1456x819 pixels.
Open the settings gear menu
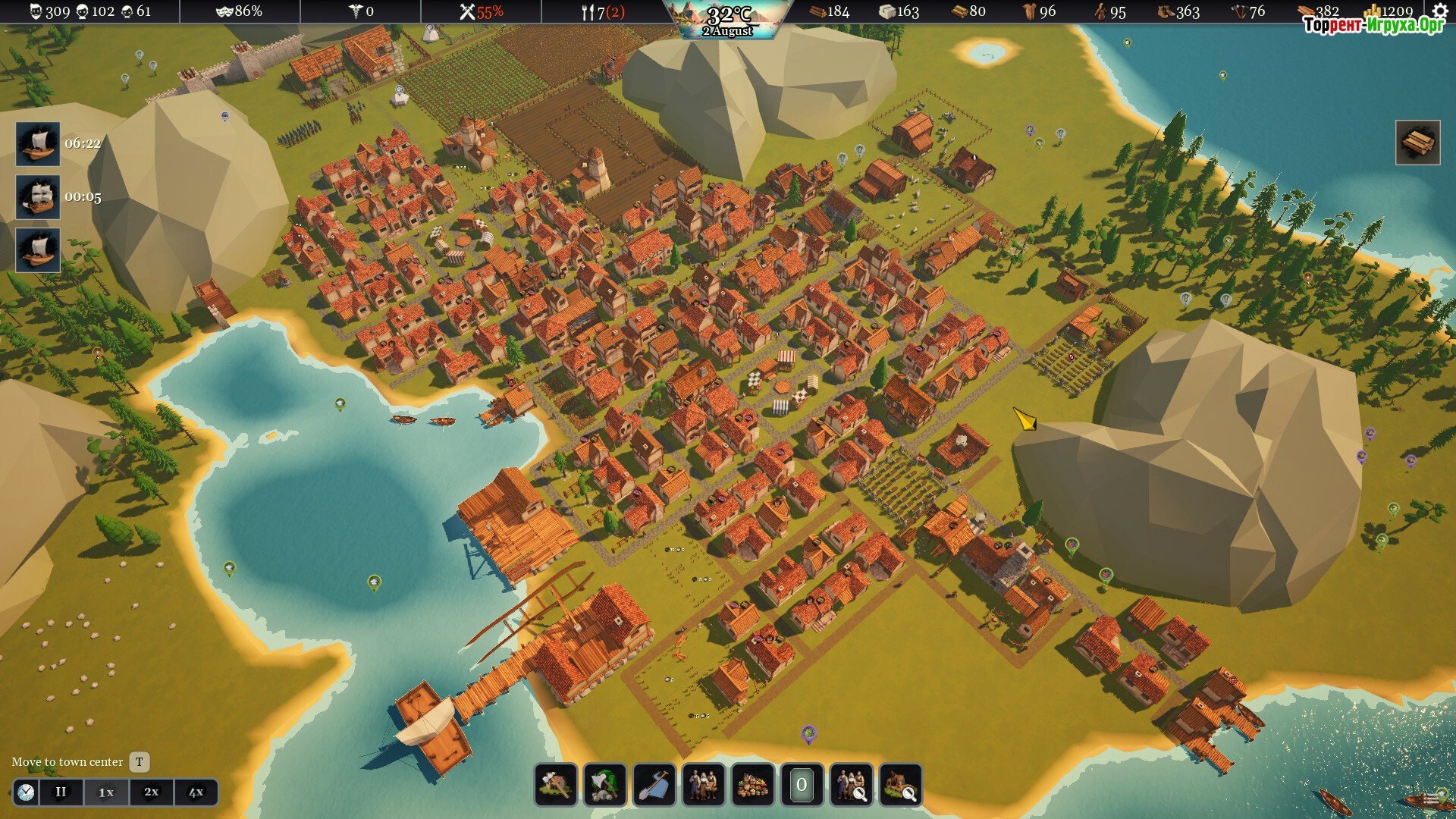click(x=1439, y=11)
